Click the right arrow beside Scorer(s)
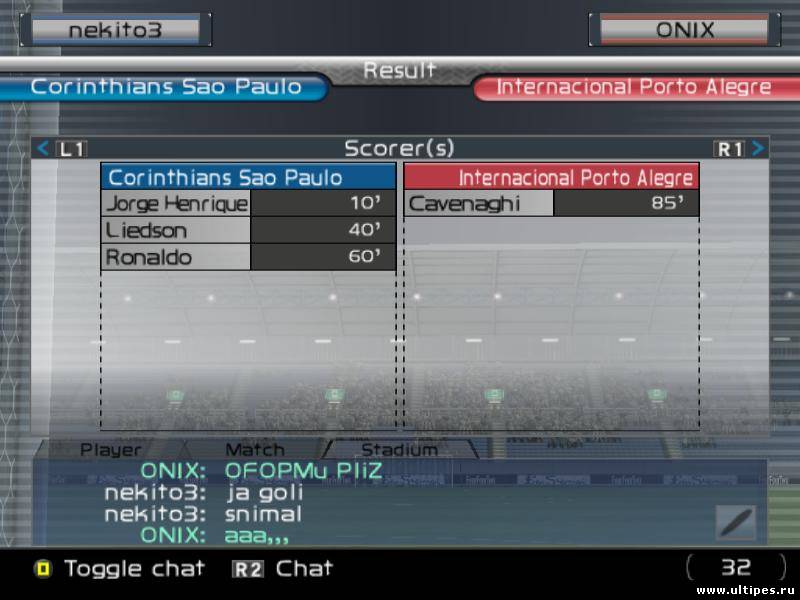 pyautogui.click(x=759, y=149)
